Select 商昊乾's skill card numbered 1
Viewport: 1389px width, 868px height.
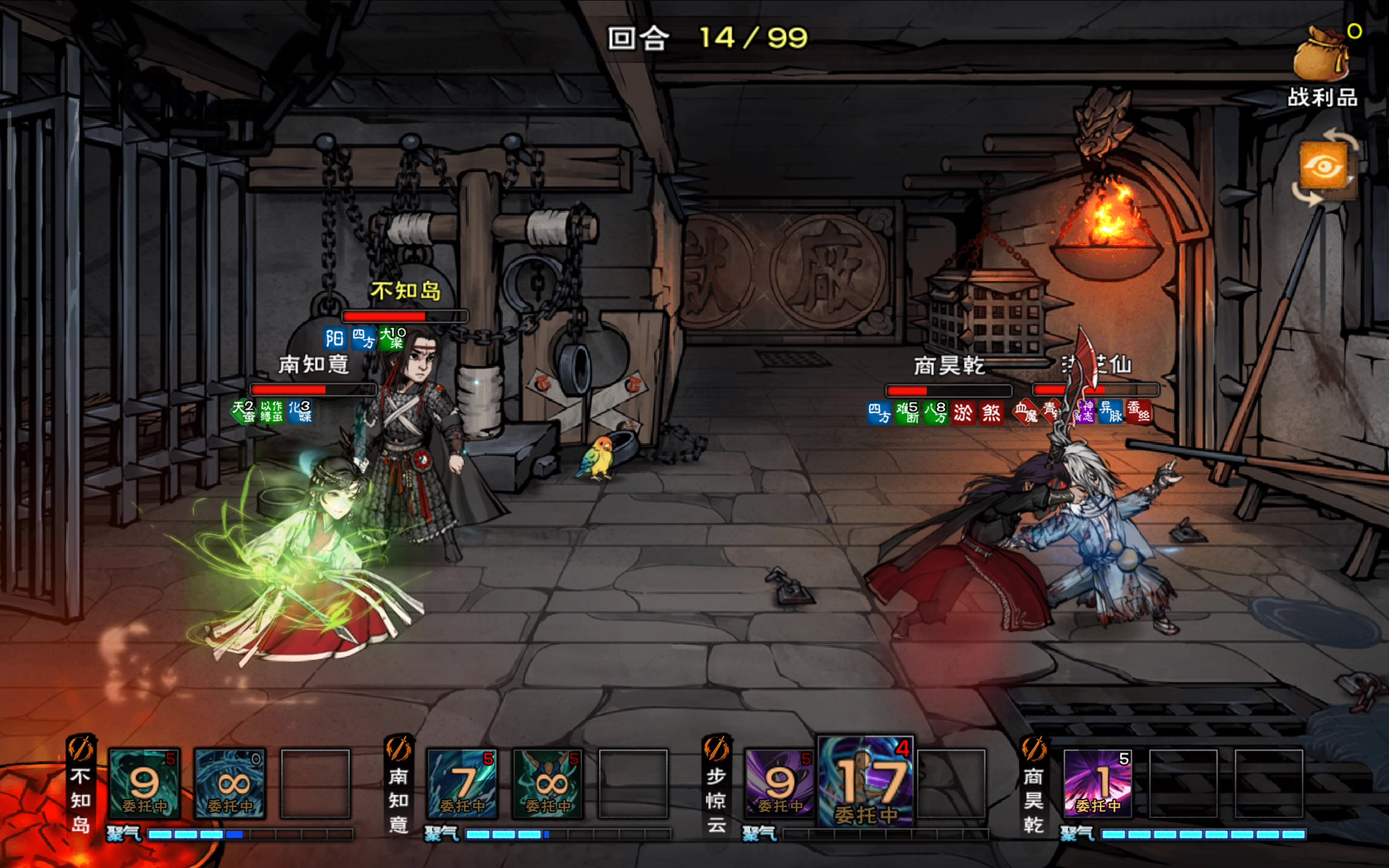[1098, 783]
